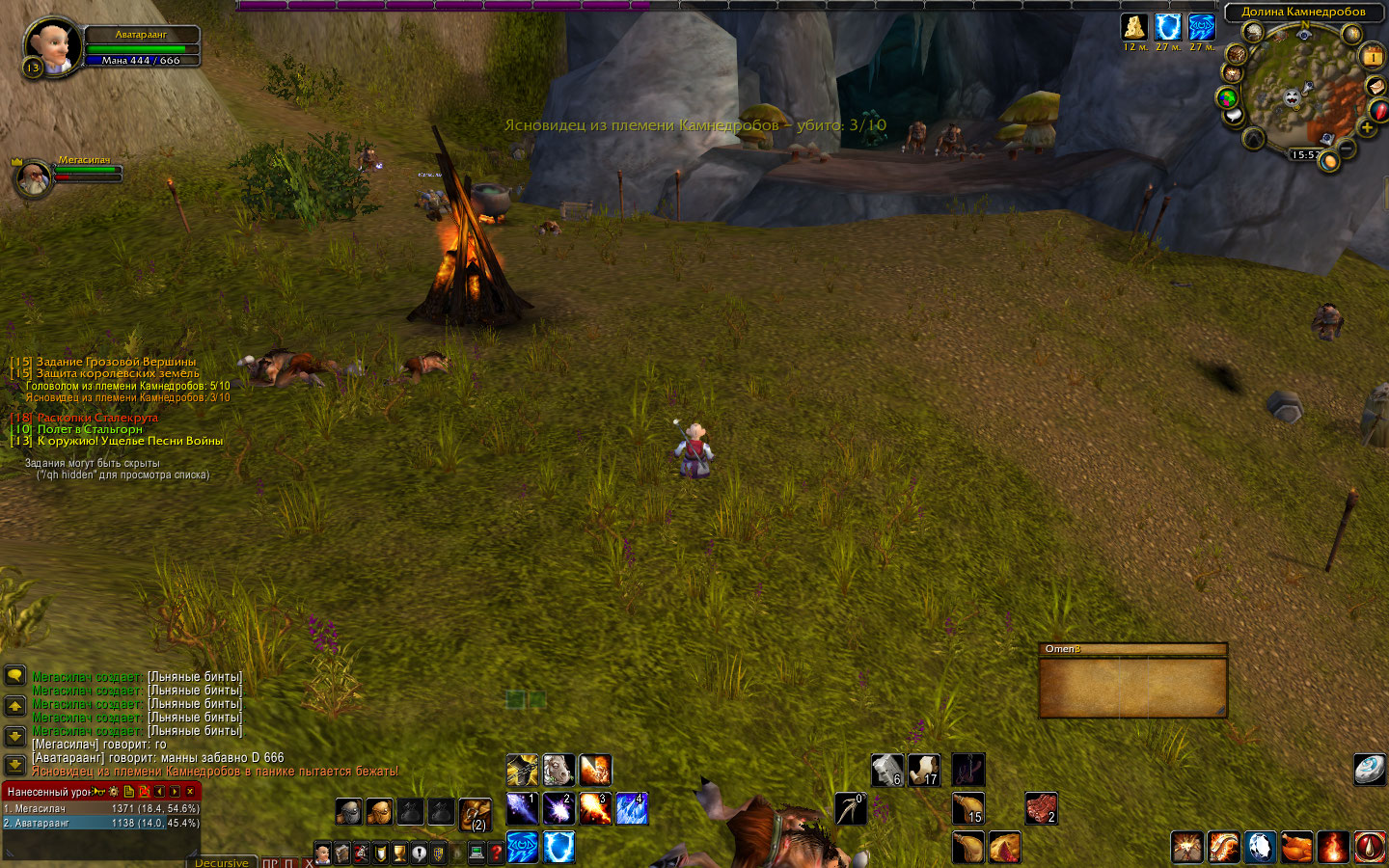Cast the blue shield armor spell on the bar

[x=558, y=847]
